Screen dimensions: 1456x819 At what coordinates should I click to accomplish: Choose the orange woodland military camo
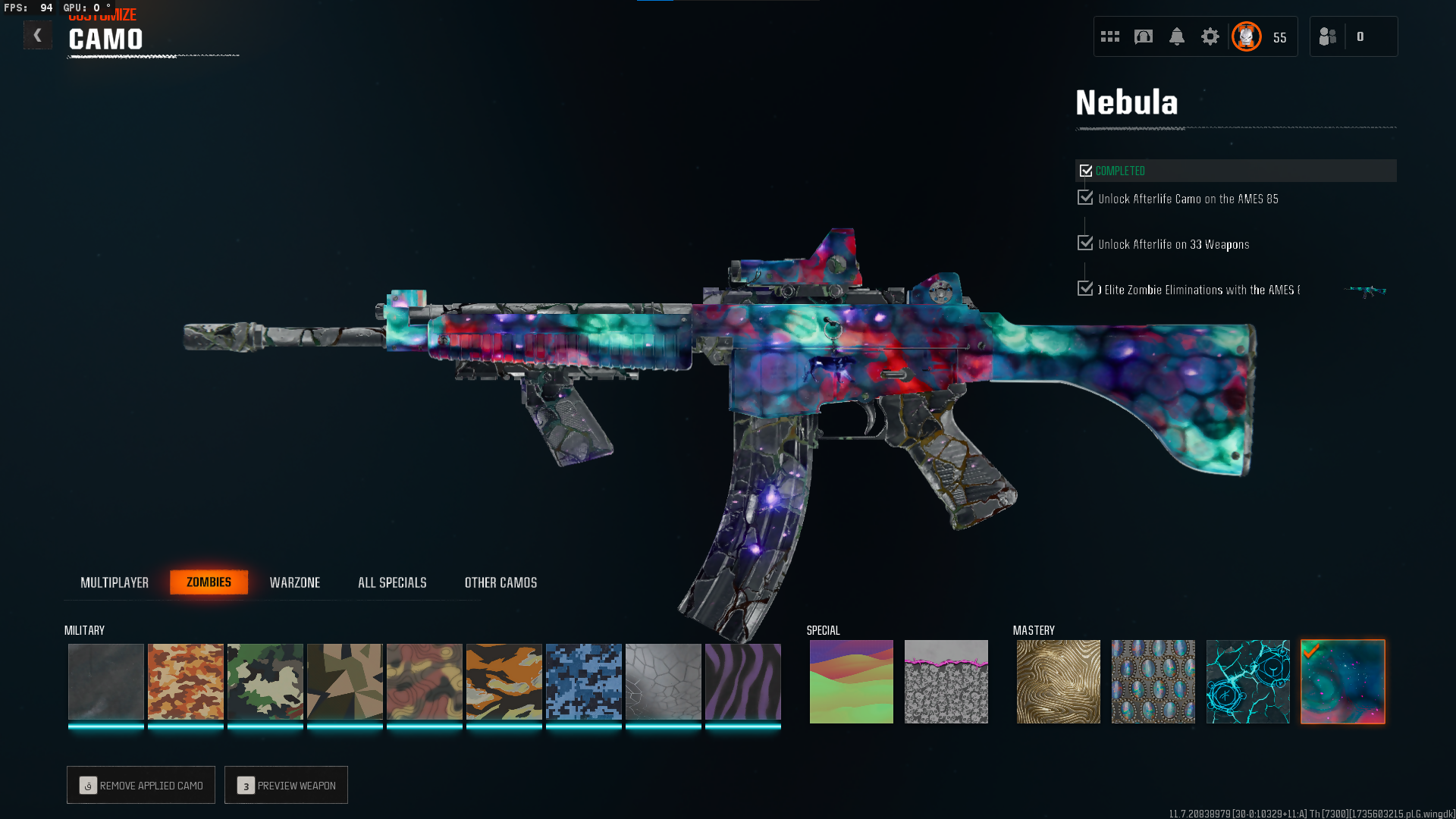click(x=186, y=682)
